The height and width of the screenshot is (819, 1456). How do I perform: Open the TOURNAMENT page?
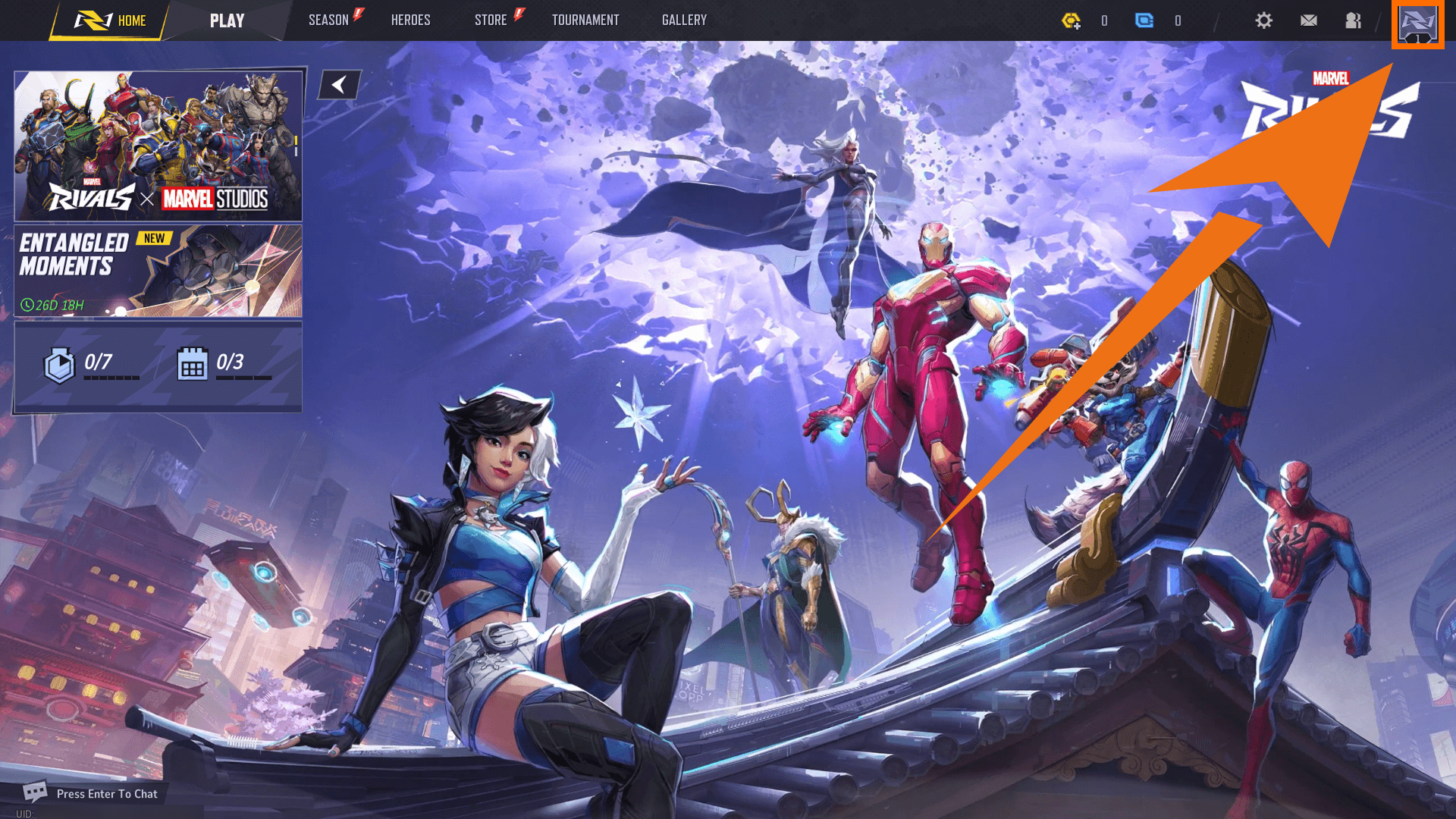point(585,20)
